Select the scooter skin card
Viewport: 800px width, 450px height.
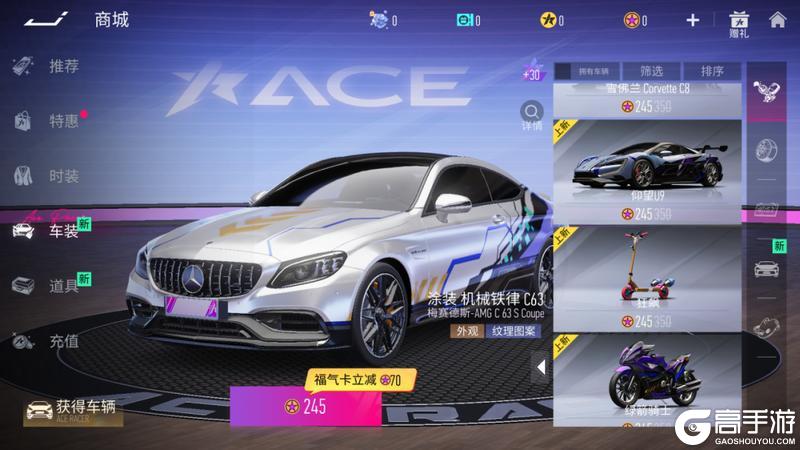coord(647,277)
